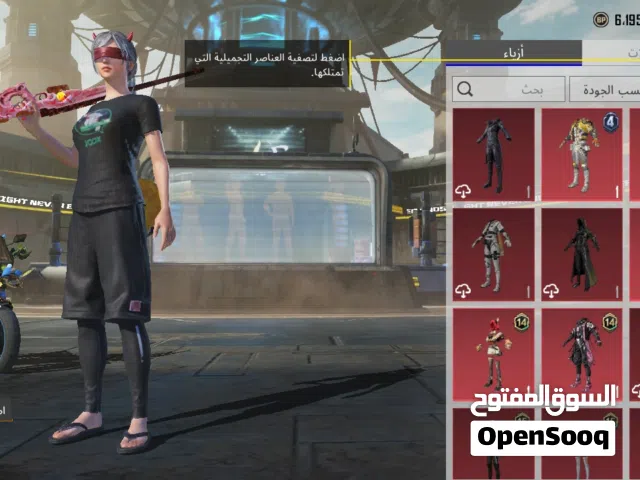This screenshot has width=640, height=480.
Task: Open the quality sort dropdown
Action: (x=604, y=89)
